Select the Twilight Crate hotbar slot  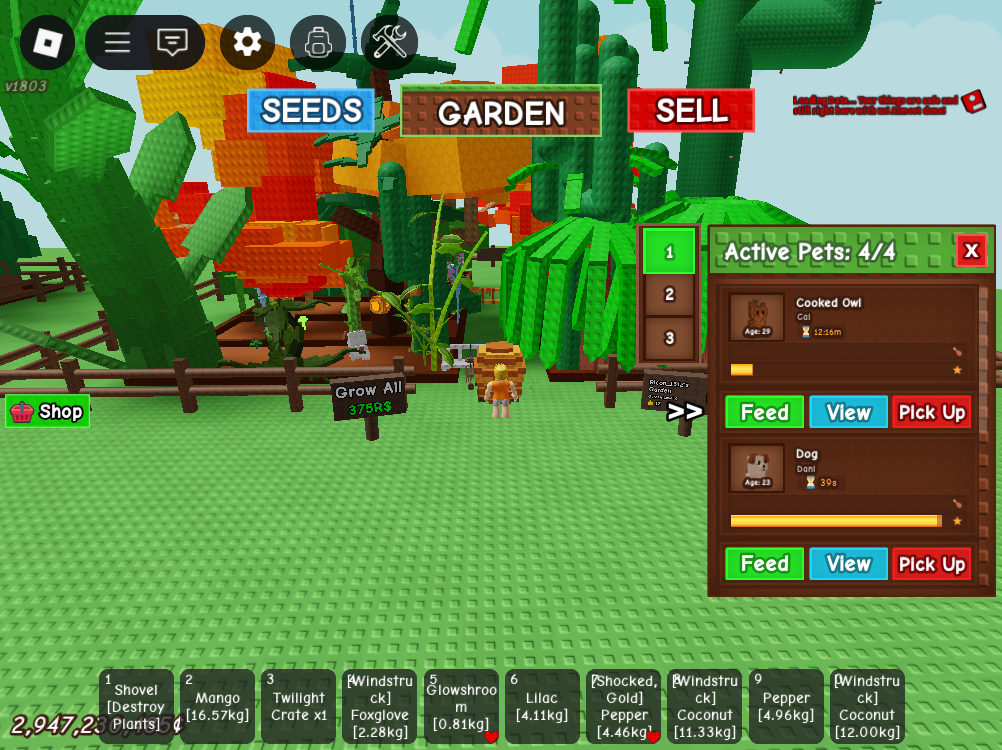point(298,706)
